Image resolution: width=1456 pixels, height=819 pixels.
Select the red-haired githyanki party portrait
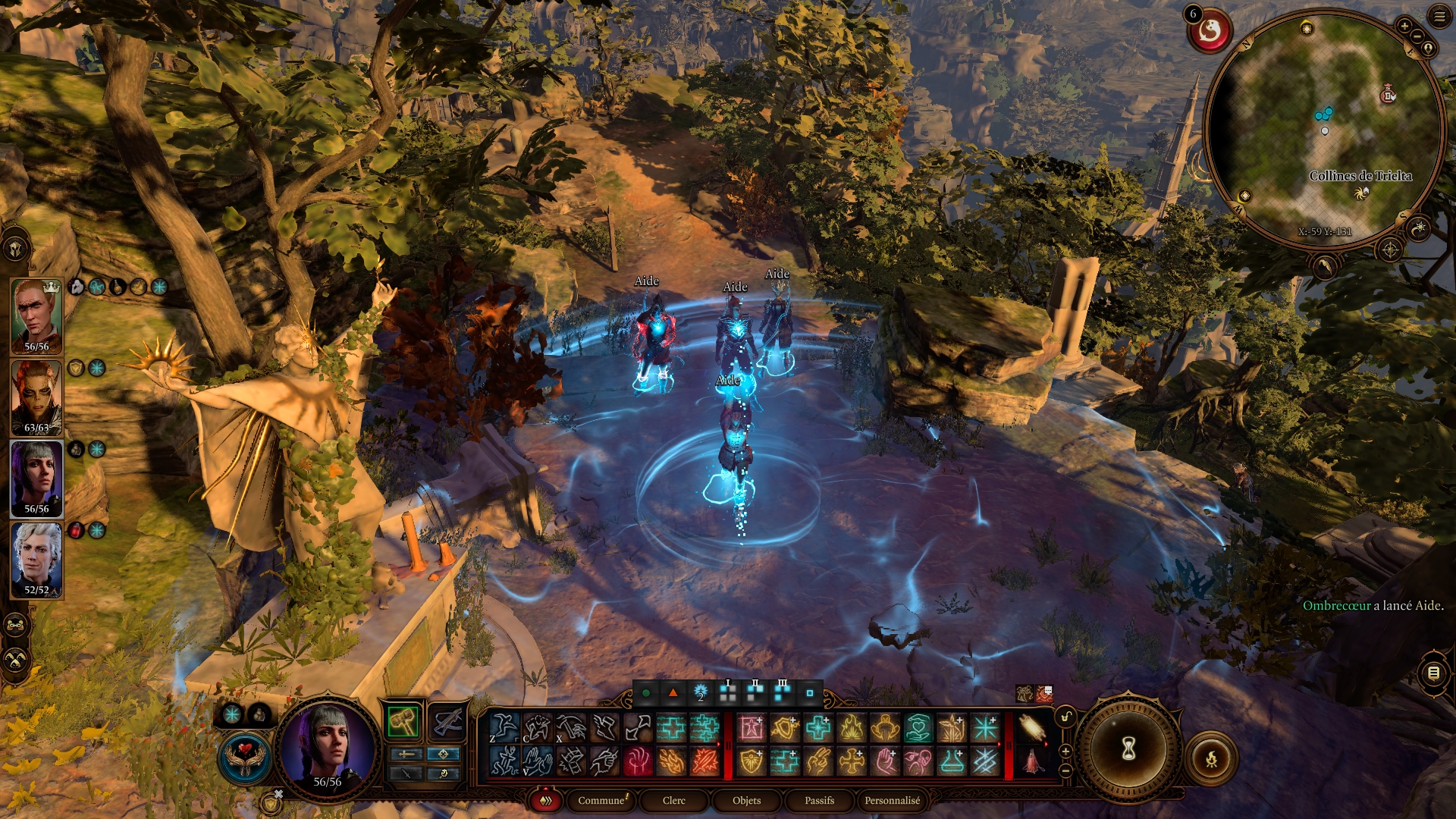click(36, 395)
